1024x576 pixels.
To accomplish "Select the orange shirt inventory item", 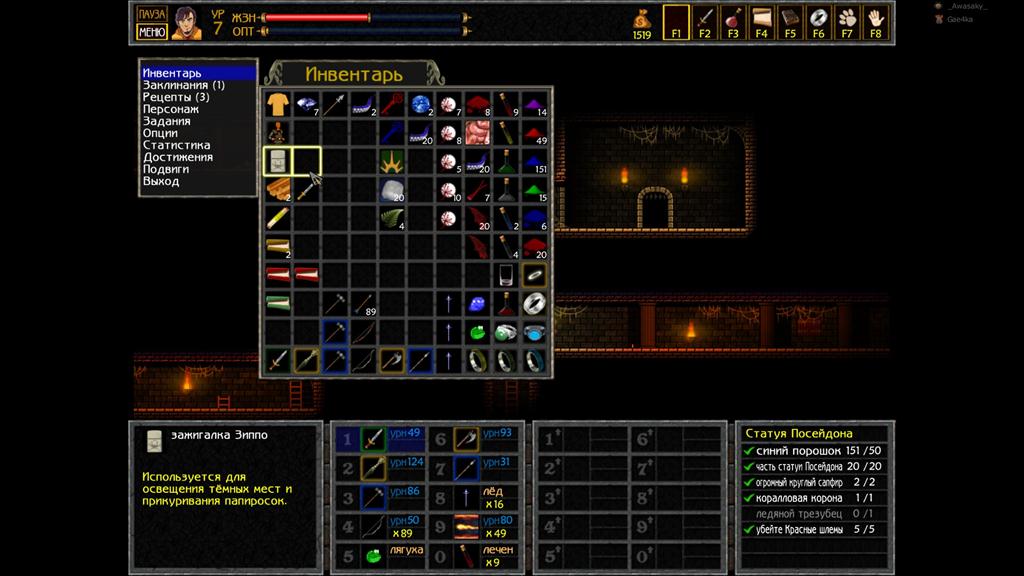I will click(277, 103).
